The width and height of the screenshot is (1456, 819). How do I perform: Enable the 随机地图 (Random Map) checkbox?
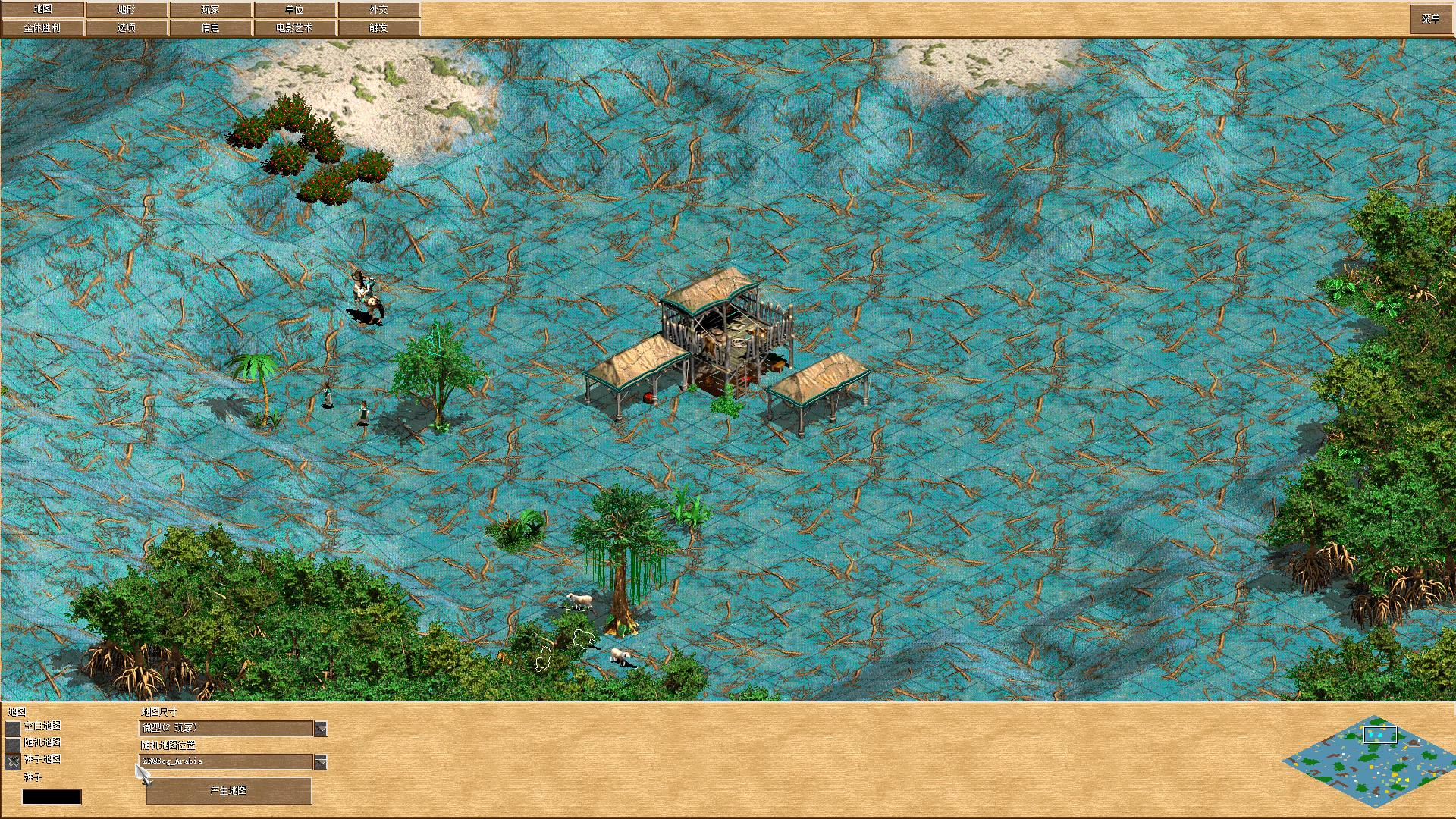[13, 743]
